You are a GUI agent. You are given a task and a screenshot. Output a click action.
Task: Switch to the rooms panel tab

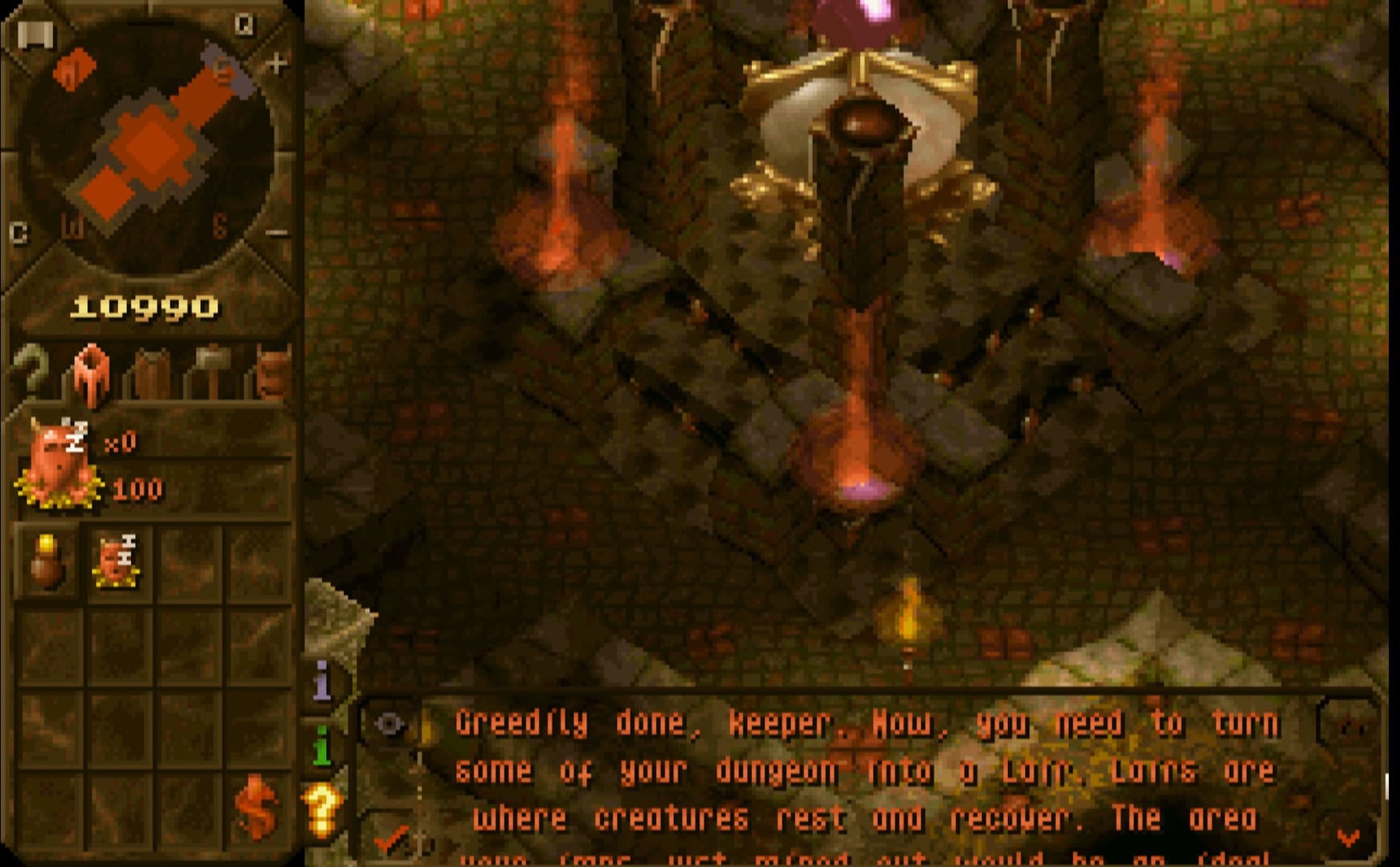[x=91, y=372]
